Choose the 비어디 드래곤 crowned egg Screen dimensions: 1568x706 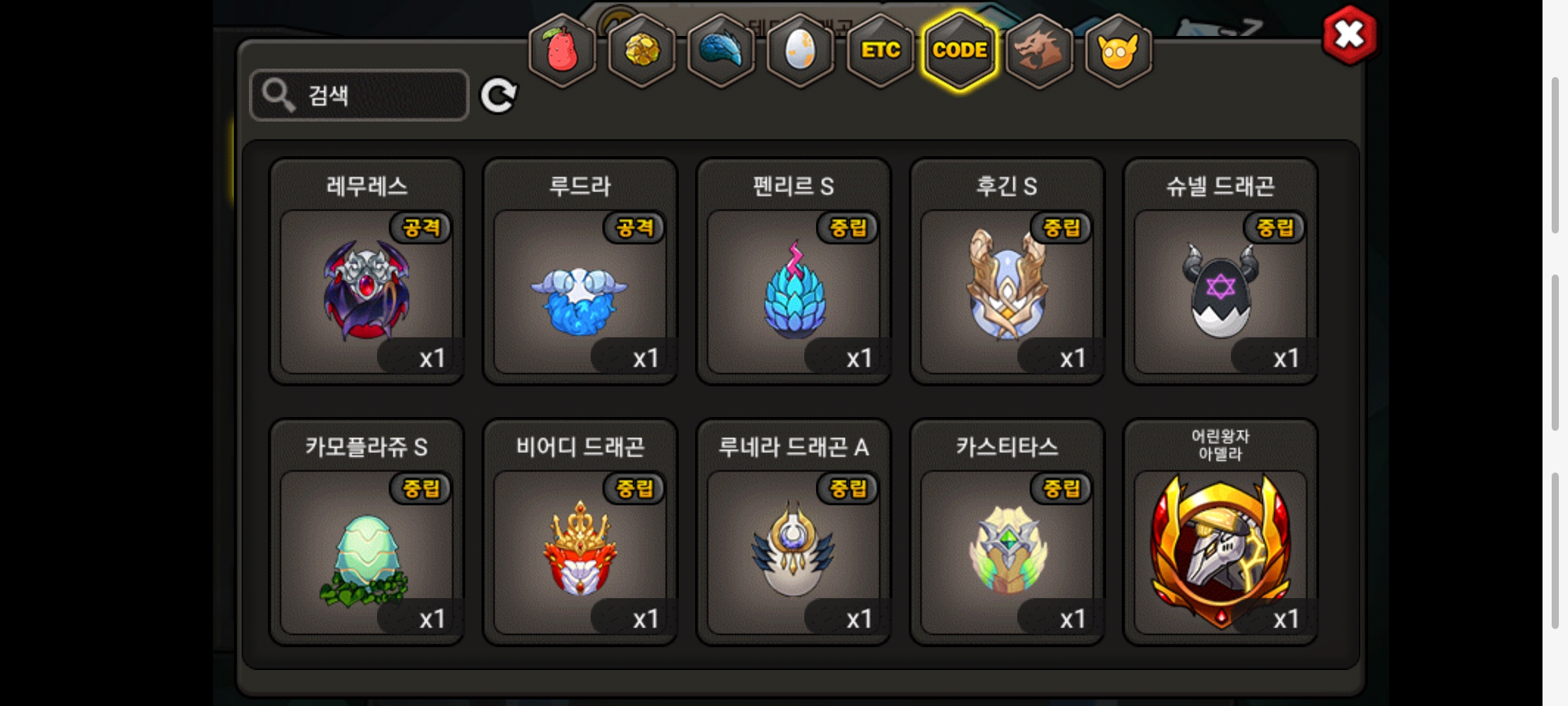coord(580,552)
